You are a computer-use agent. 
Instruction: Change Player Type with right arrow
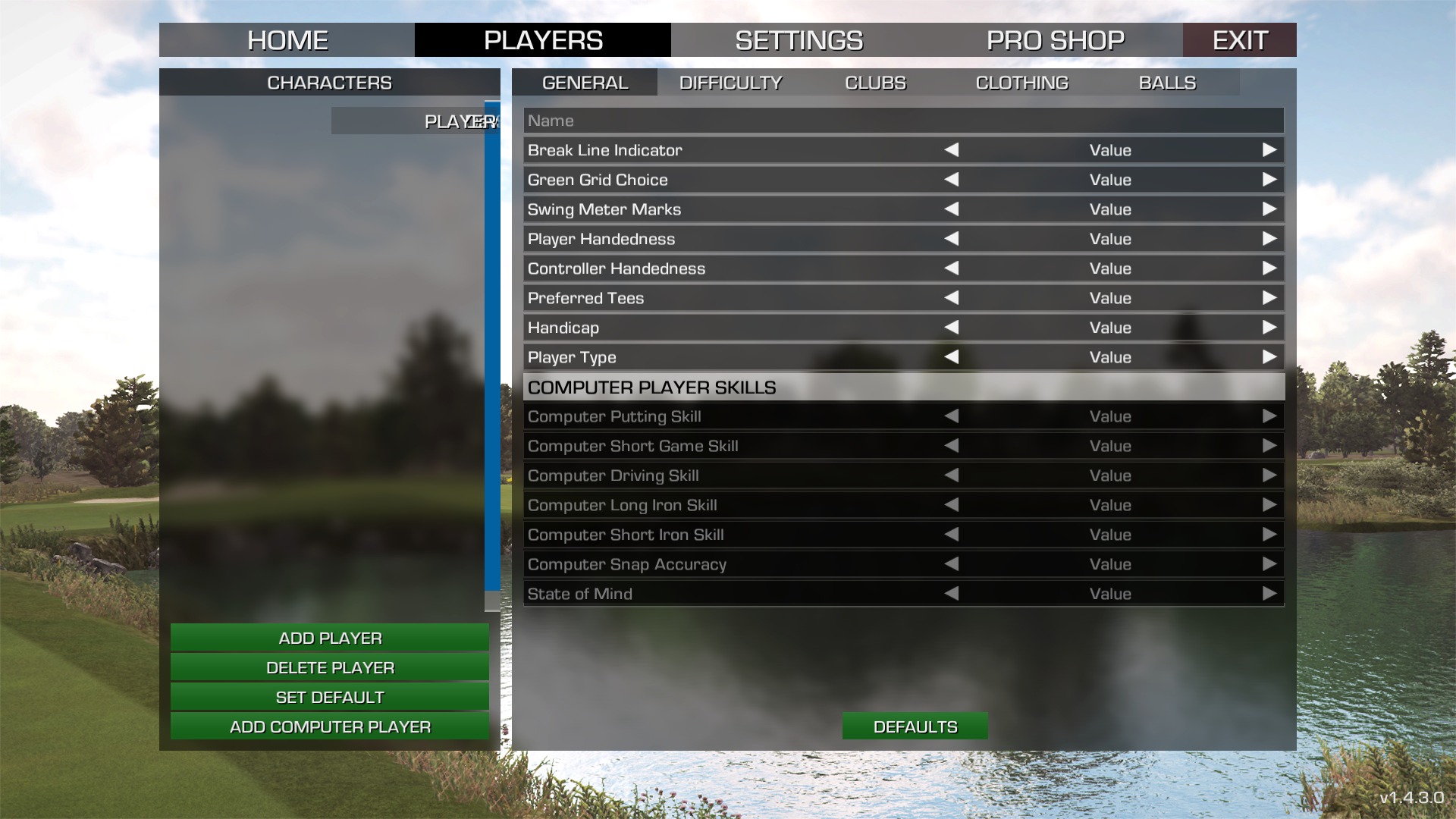1269,357
